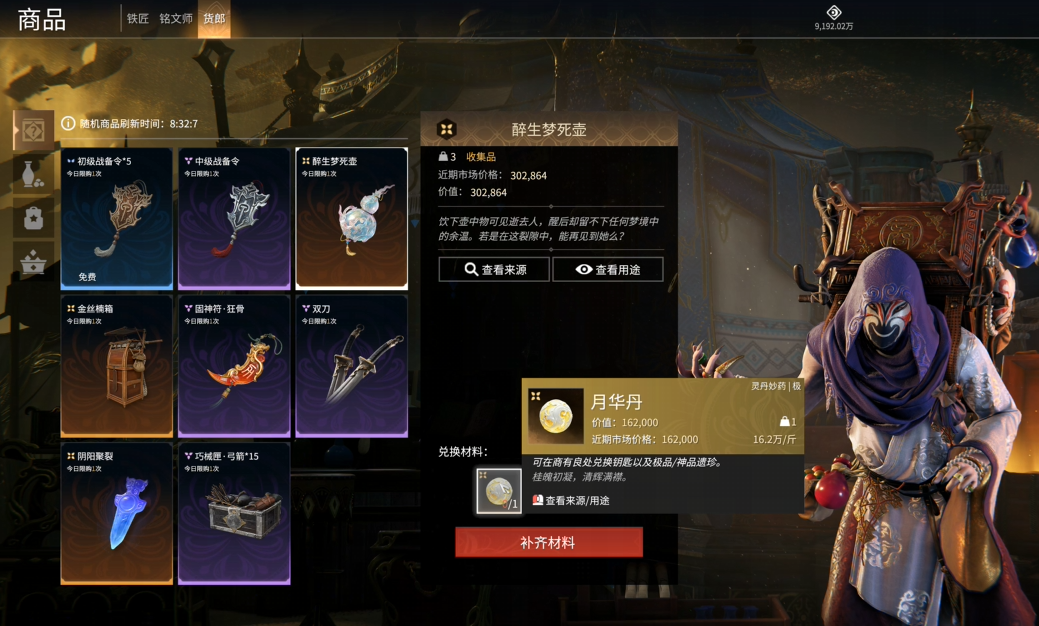Image resolution: width=1039 pixels, height=626 pixels.
Task: Select the 巧械匣·弓箭*15 item card
Action: coord(234,513)
